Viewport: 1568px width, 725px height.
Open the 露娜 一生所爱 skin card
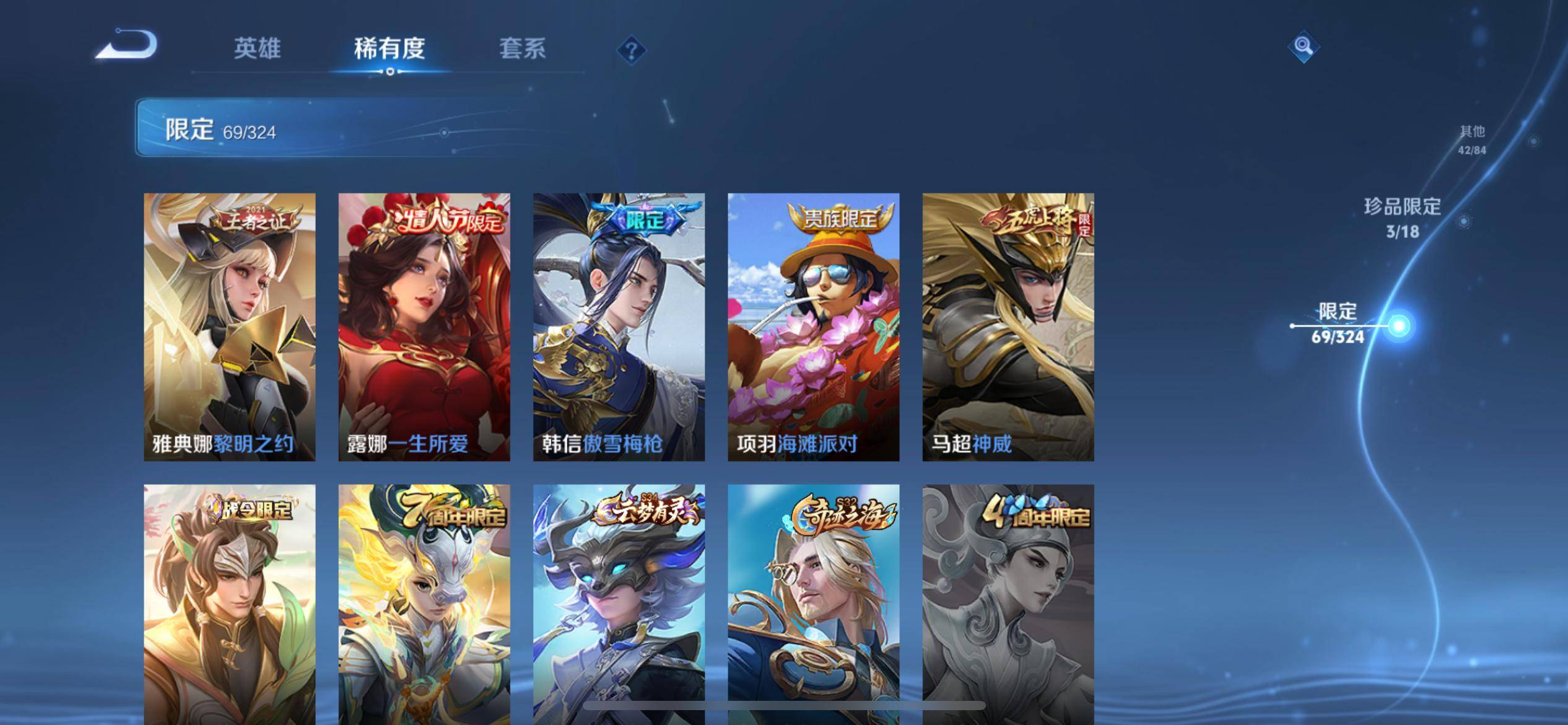(x=424, y=327)
